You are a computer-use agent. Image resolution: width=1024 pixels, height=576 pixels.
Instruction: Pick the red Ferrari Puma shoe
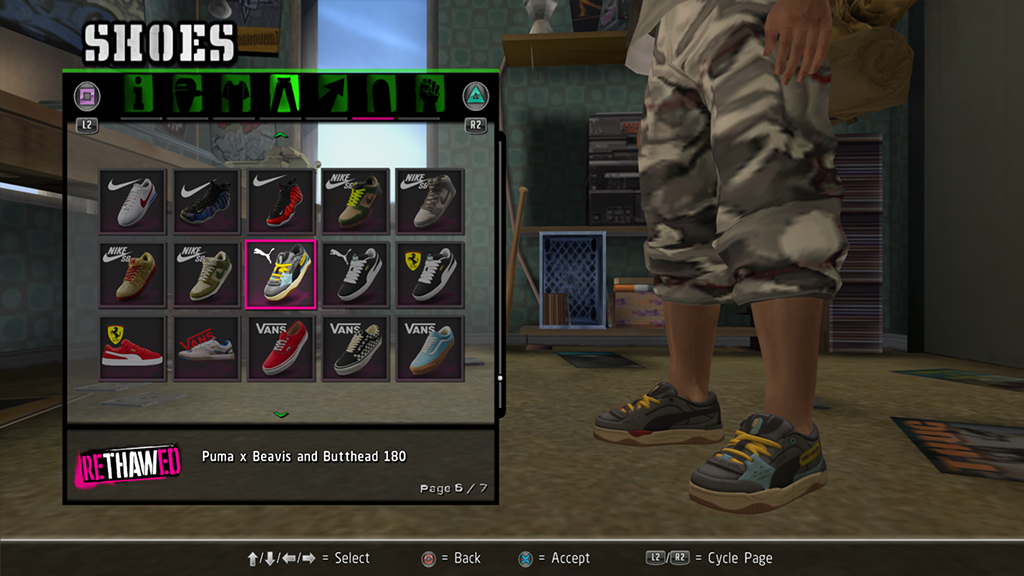(132, 348)
